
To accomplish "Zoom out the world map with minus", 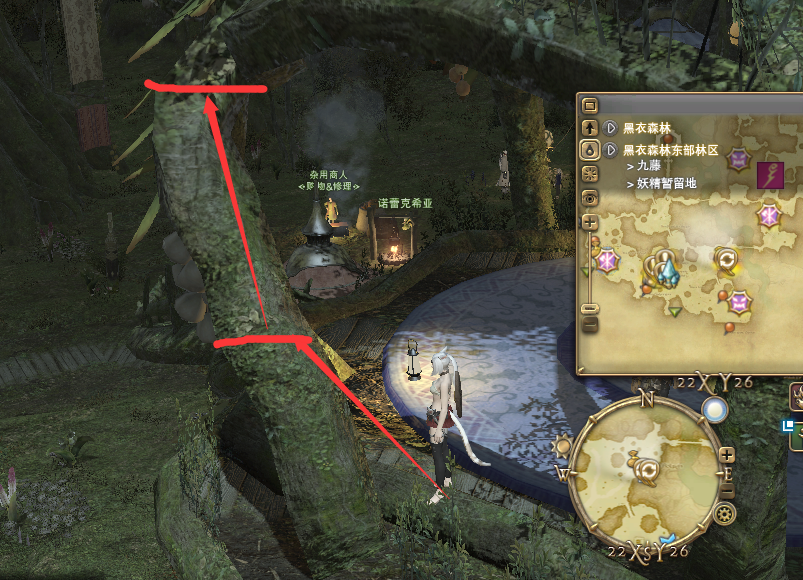I will tap(590, 324).
